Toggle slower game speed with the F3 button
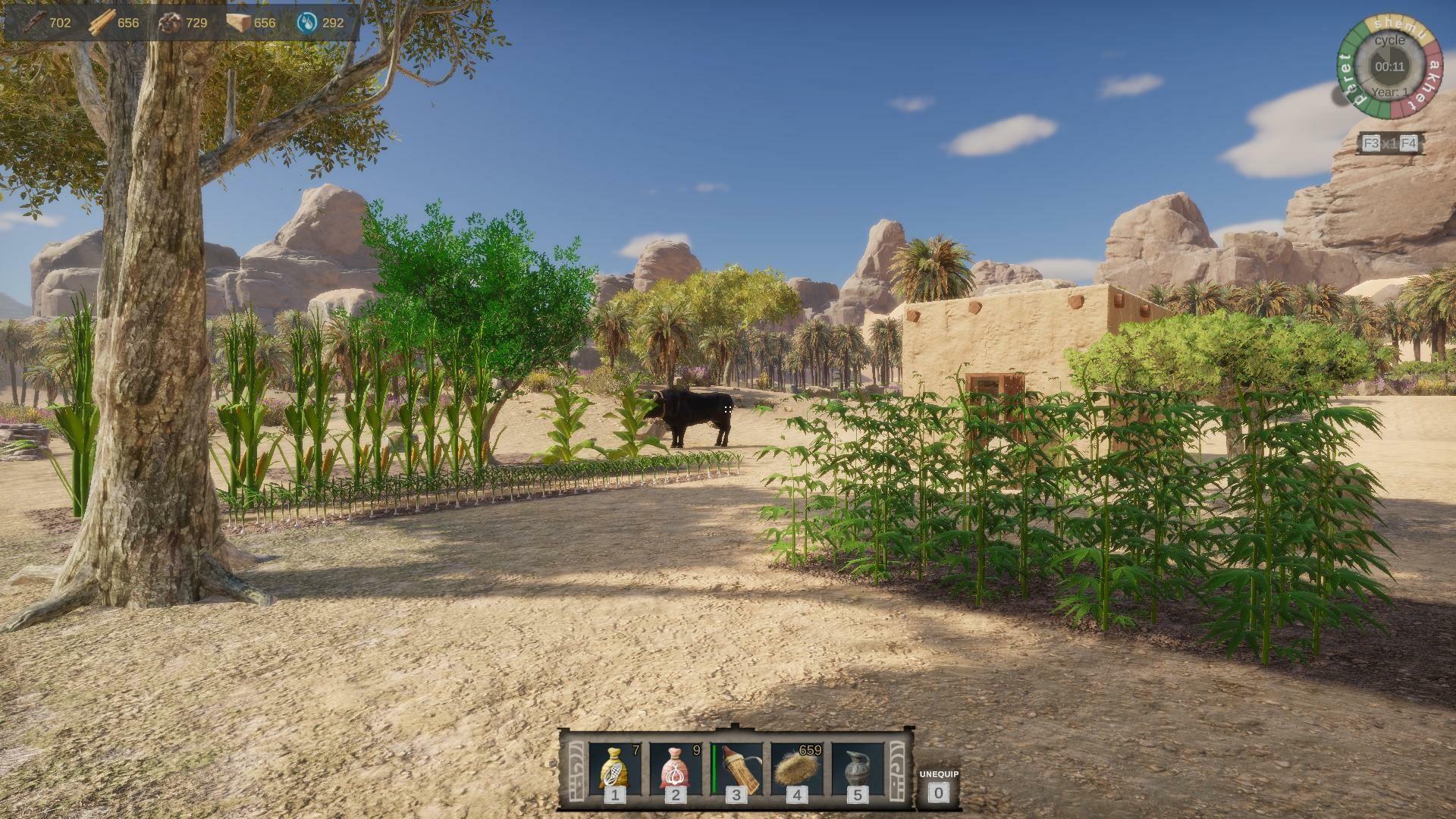This screenshot has height=819, width=1456. pos(1371,143)
